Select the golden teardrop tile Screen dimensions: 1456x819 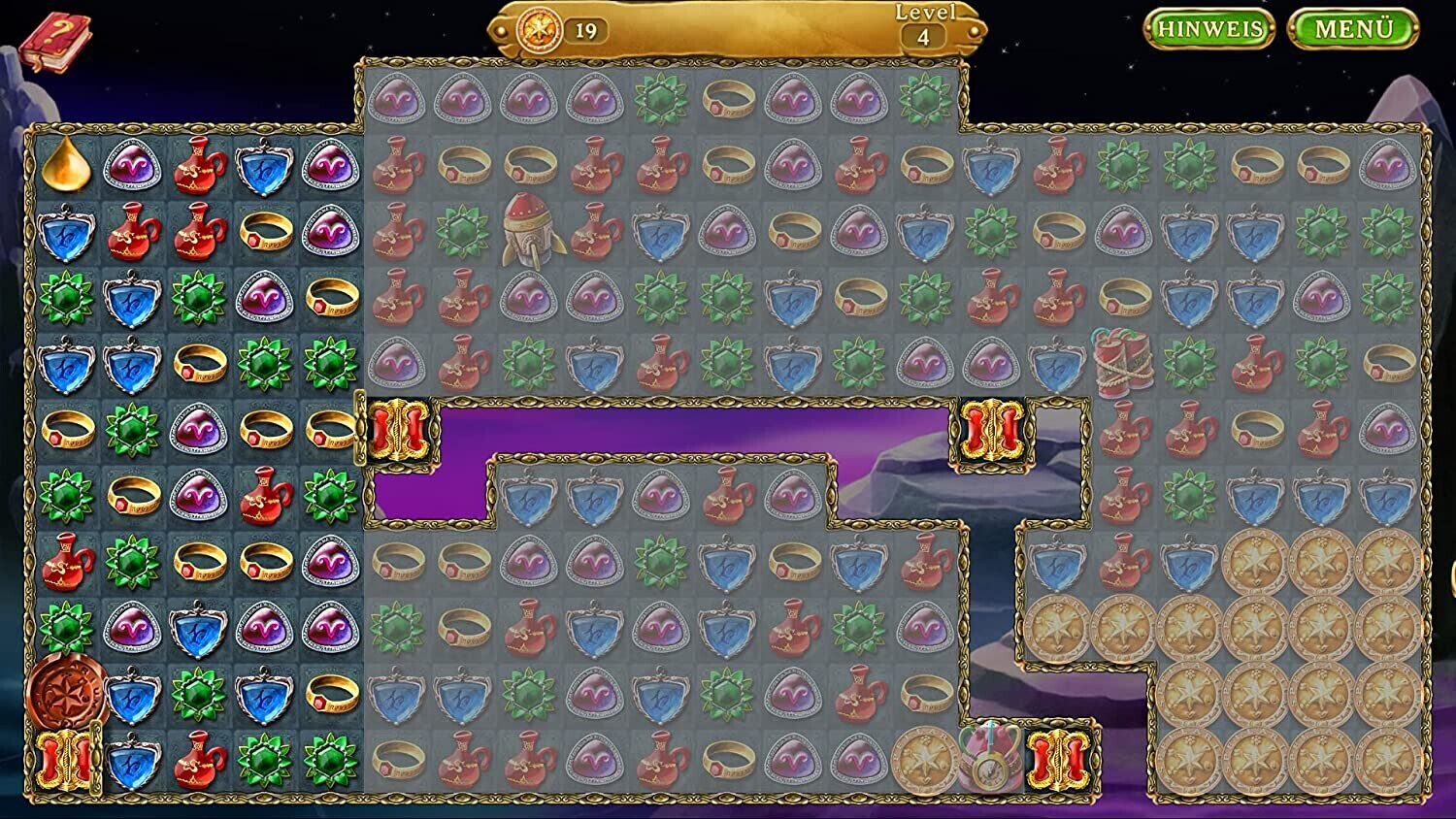tap(66, 165)
